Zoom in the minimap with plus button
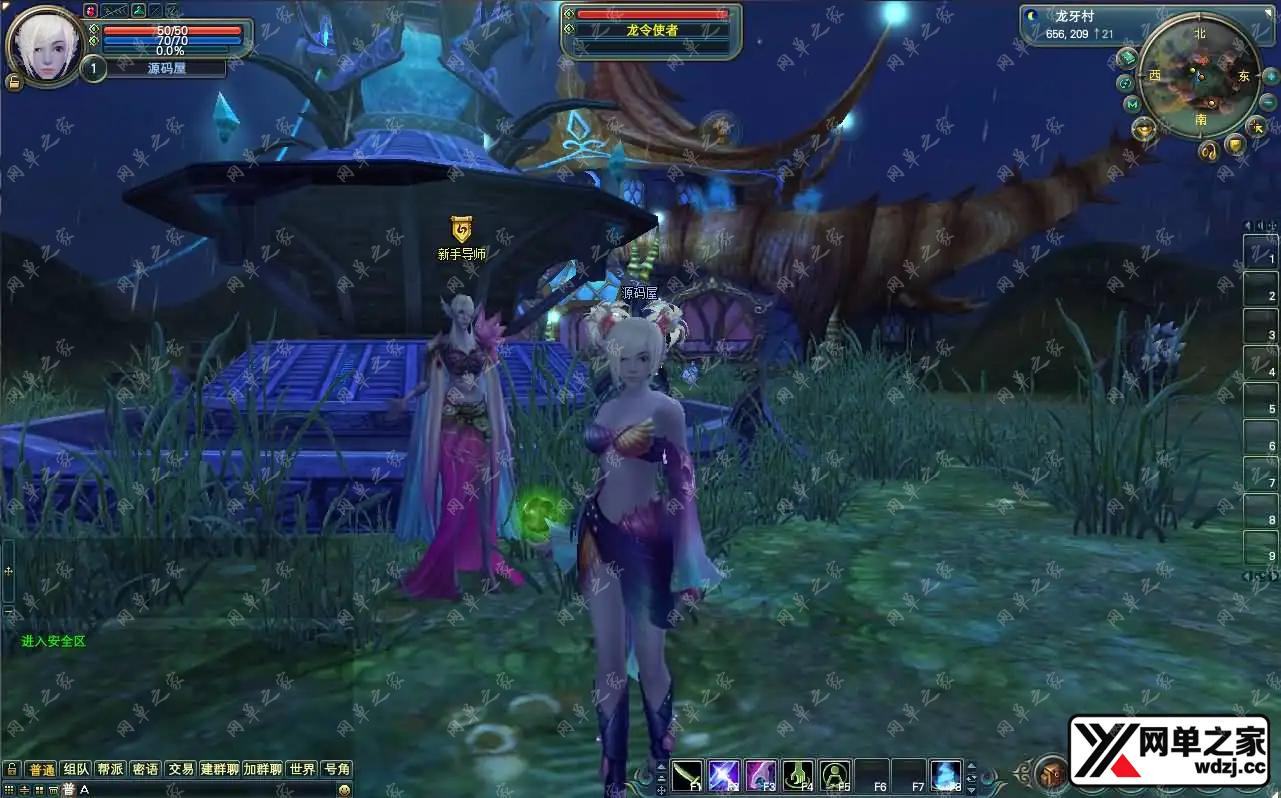The width and height of the screenshot is (1281, 798). [x=1270, y=77]
